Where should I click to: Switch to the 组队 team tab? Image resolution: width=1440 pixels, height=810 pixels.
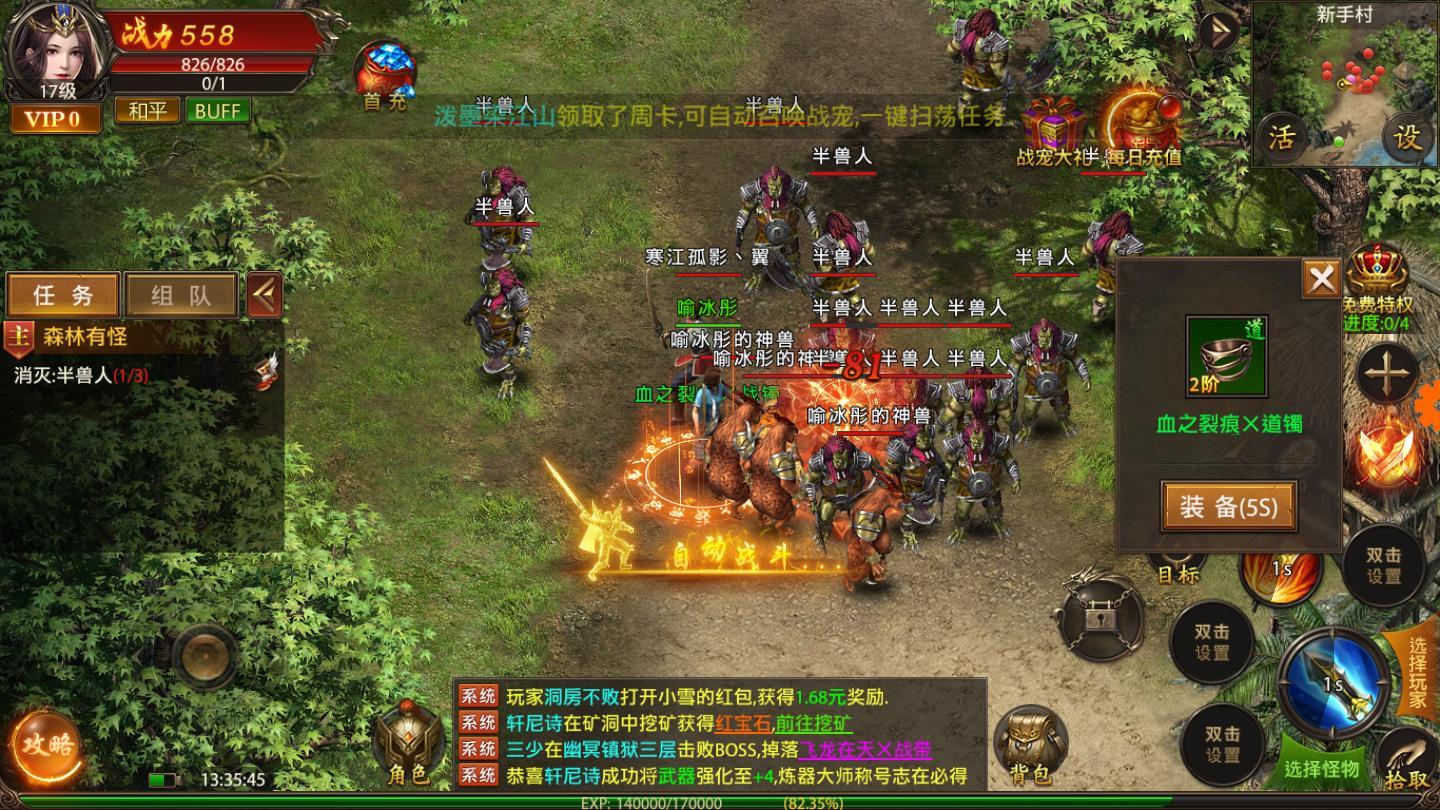pos(181,295)
